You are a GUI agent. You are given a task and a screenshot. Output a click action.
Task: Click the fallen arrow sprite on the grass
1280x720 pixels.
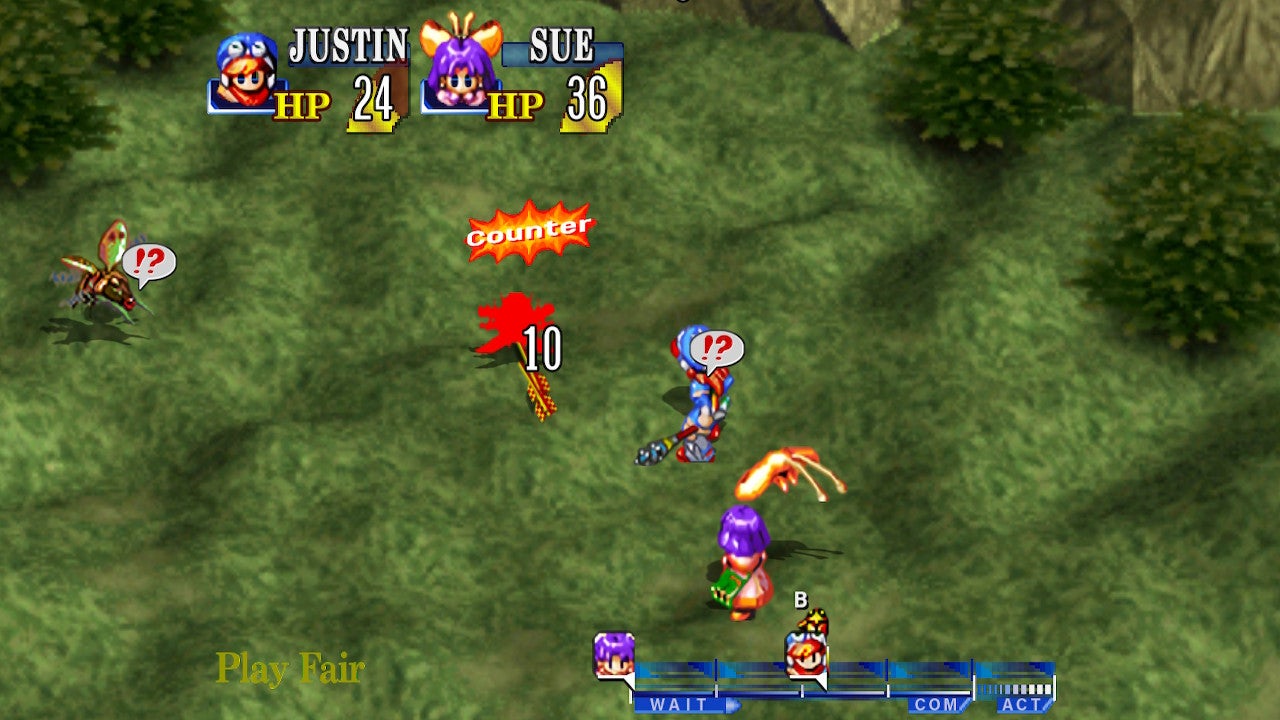tap(541, 393)
